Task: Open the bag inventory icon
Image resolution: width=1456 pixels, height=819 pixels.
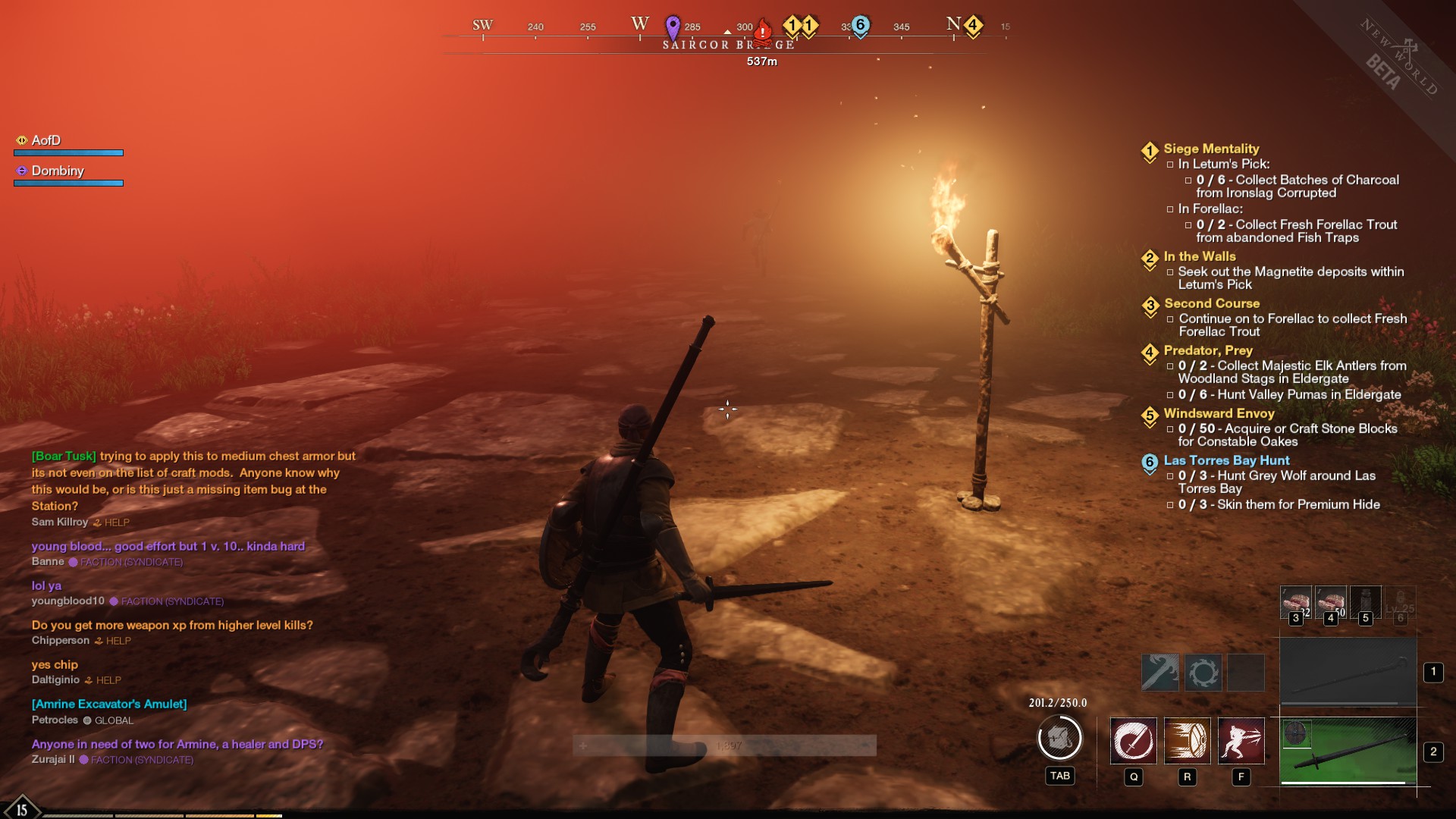Action: click(x=1059, y=738)
